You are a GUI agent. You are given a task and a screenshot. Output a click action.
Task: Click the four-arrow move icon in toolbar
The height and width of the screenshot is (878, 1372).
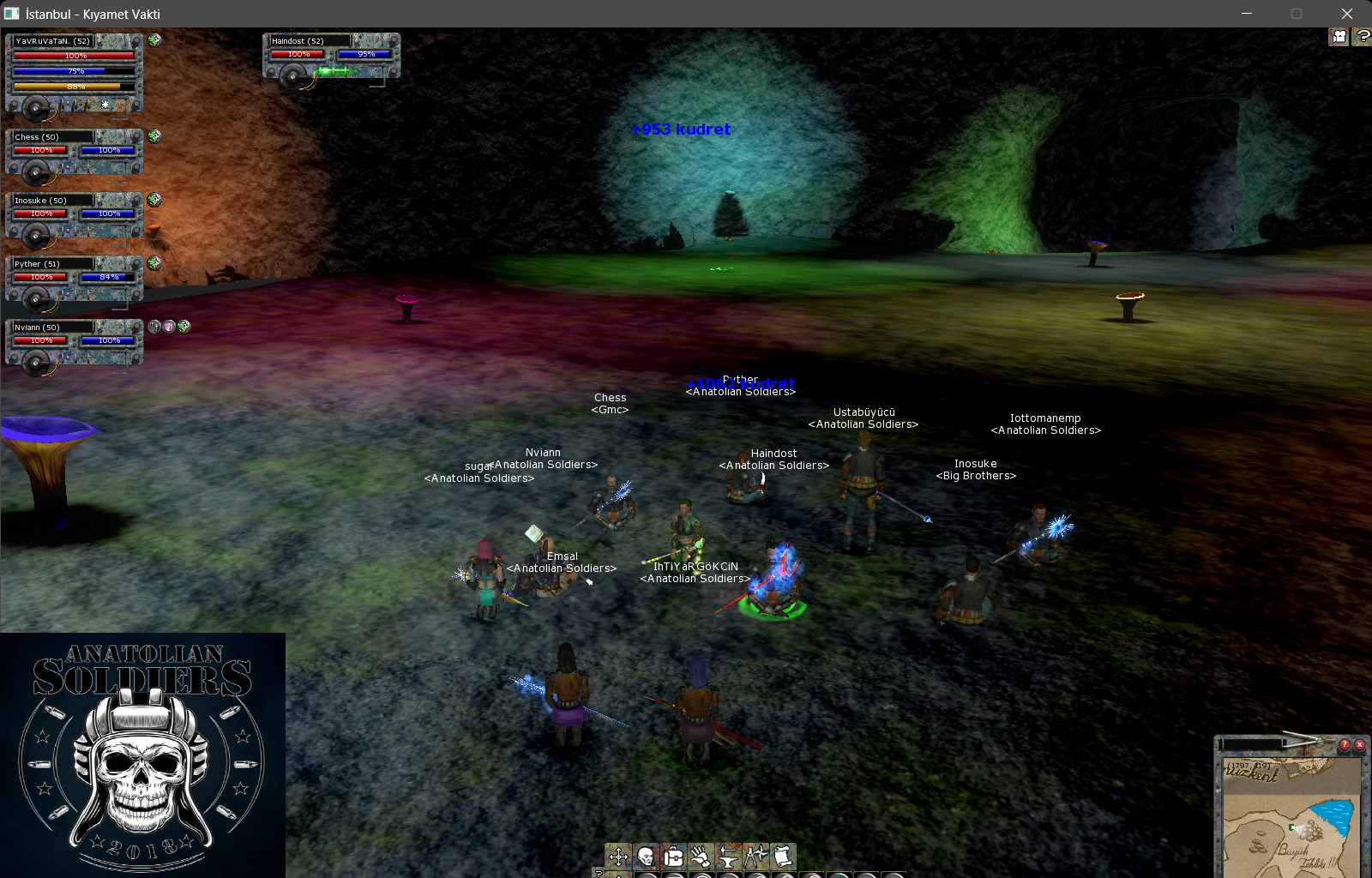coord(618,856)
